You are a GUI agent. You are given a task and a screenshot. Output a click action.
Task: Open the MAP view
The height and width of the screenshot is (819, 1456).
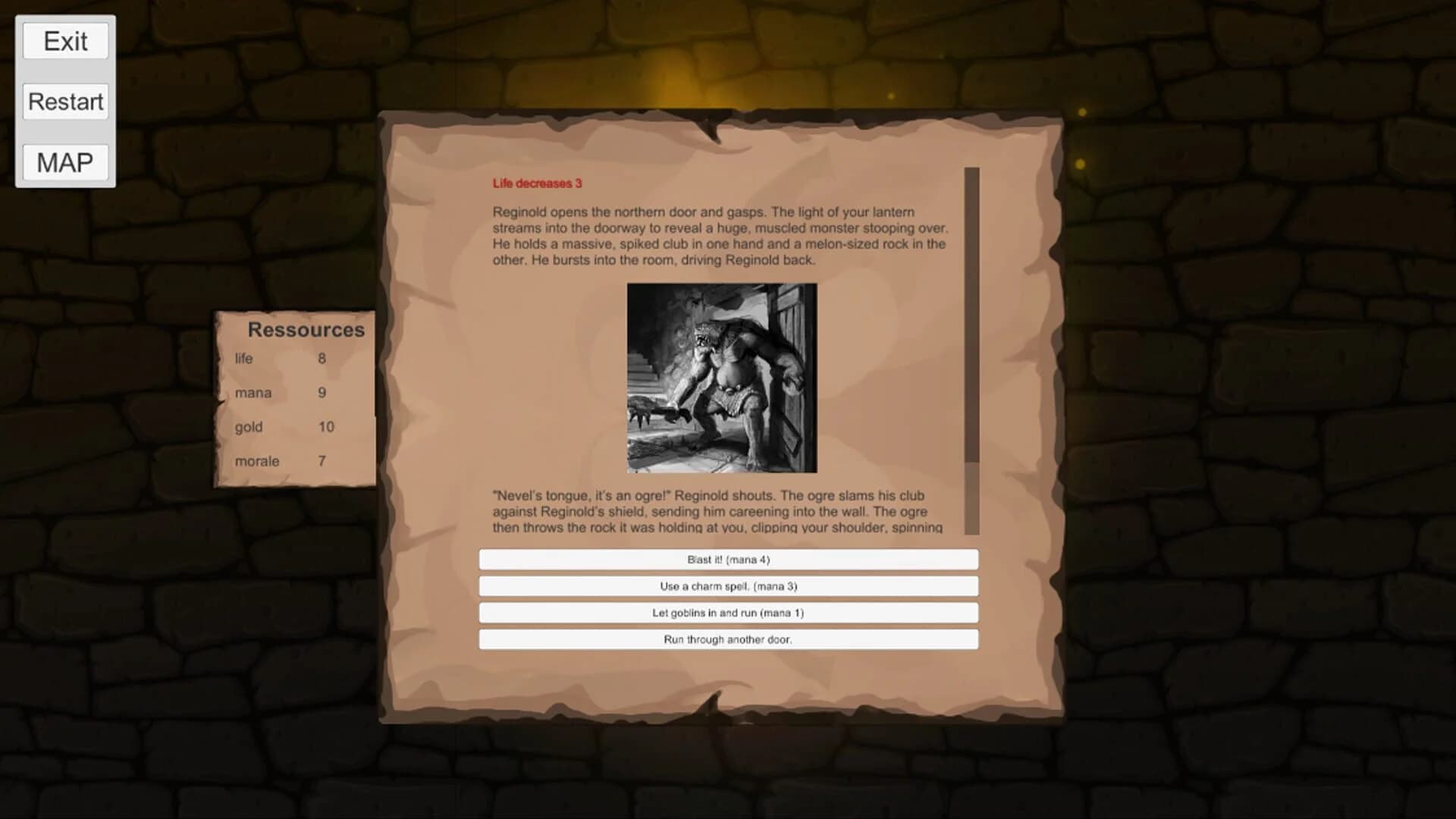[65, 161]
